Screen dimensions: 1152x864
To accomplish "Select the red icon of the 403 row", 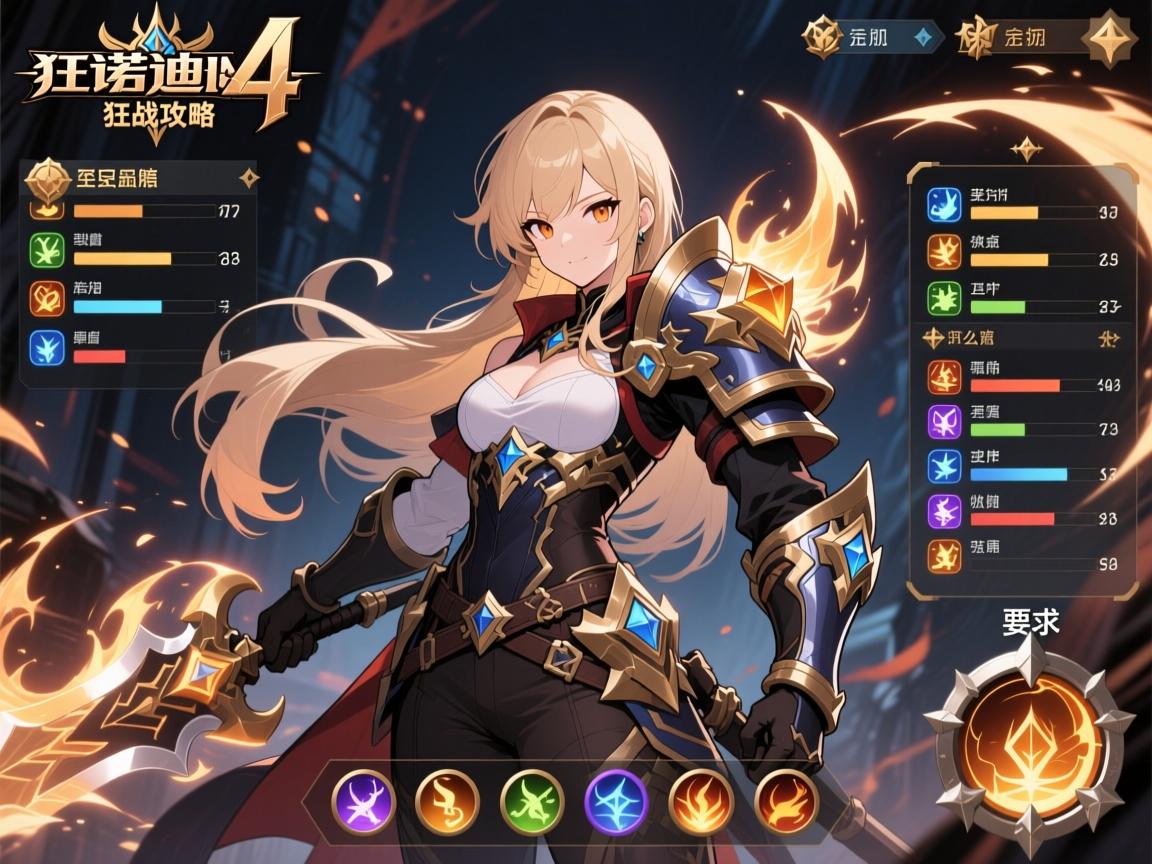I will click(x=944, y=376).
